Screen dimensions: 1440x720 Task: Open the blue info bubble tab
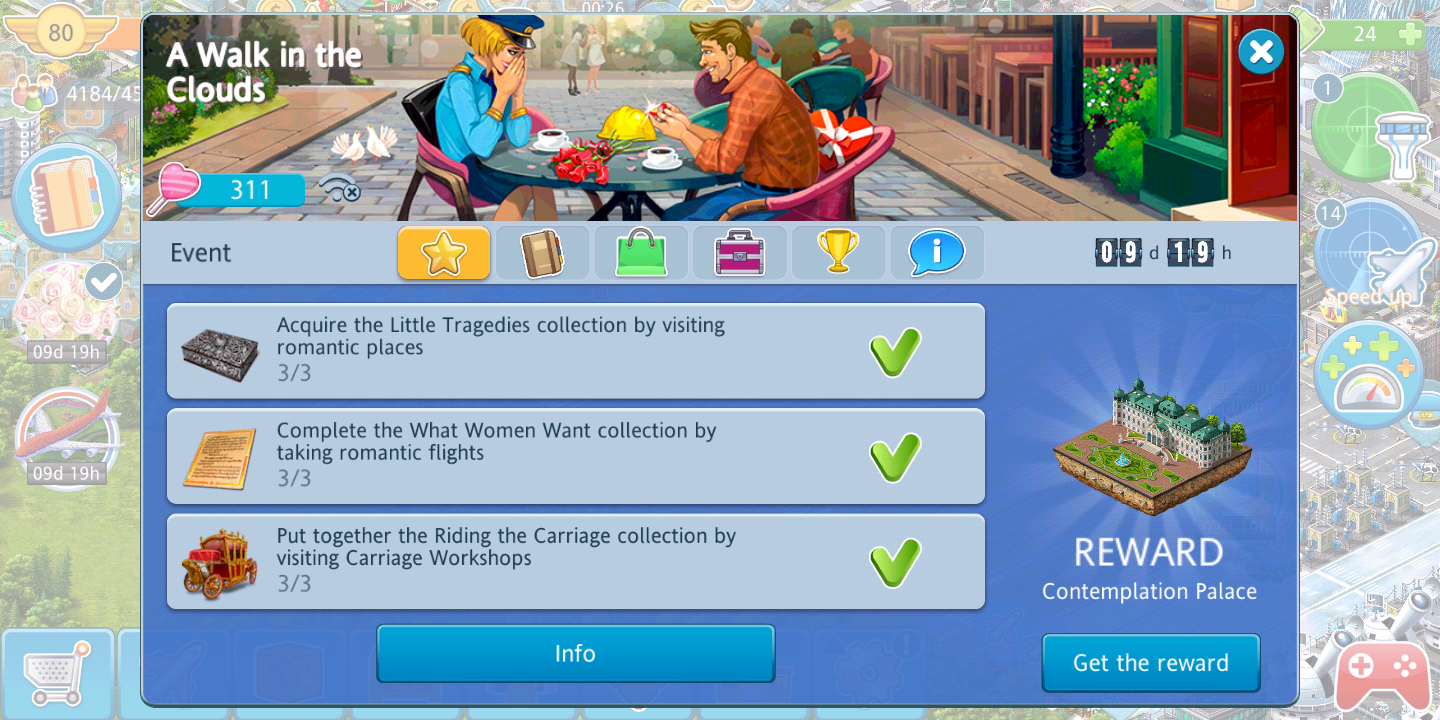[936, 253]
